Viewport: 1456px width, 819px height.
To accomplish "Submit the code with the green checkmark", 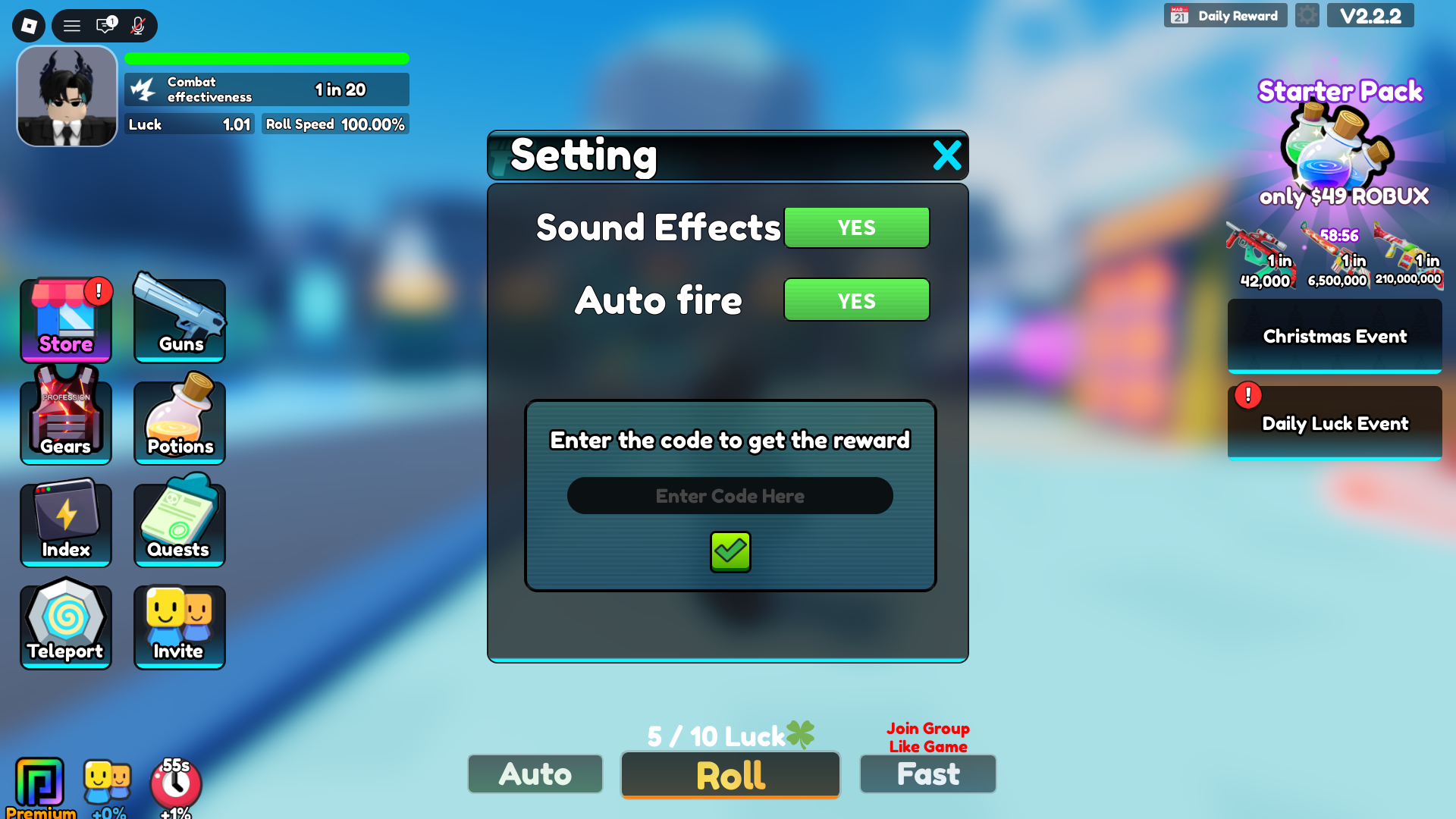I will pyautogui.click(x=730, y=552).
